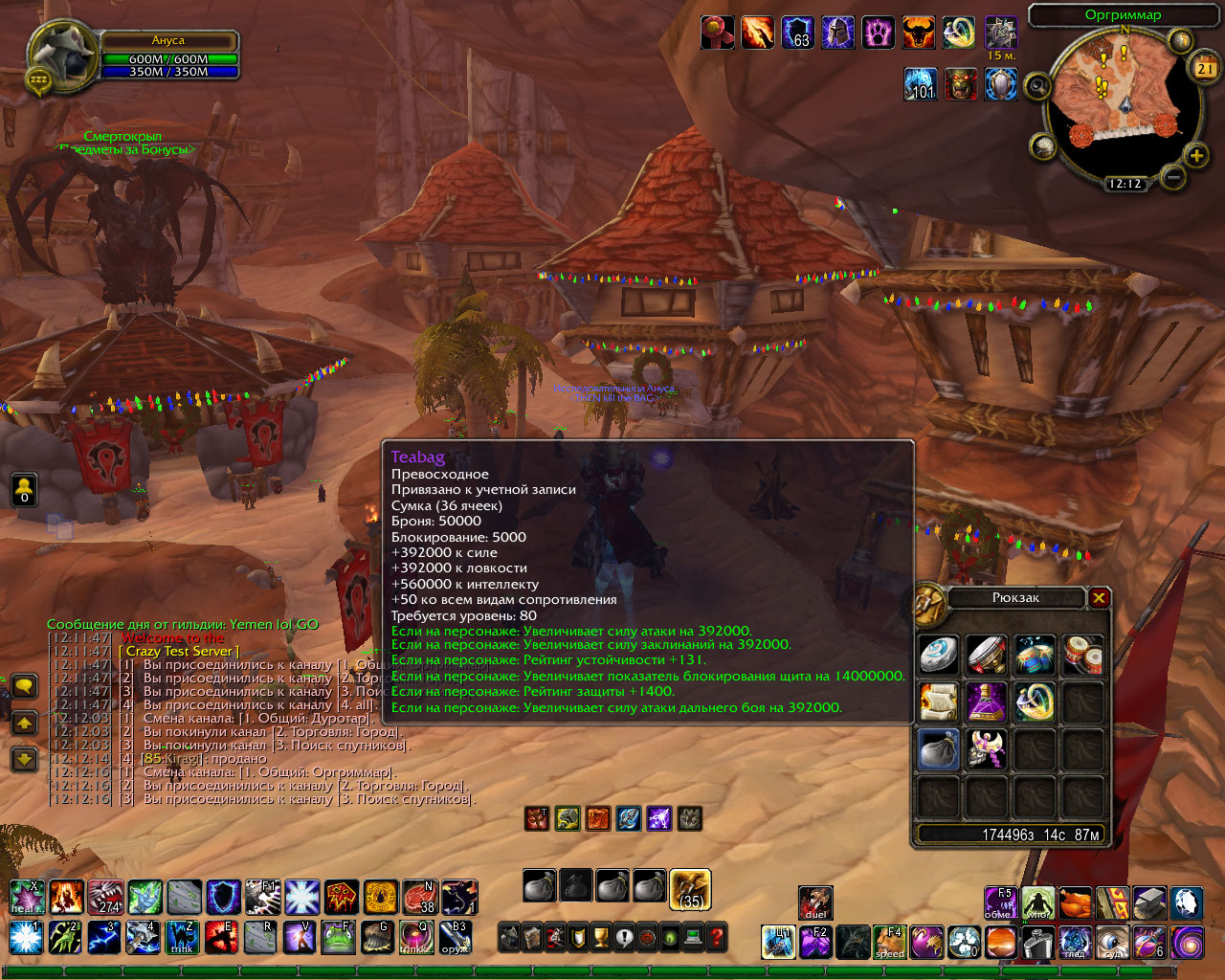The height and width of the screenshot is (980, 1225).
Task: Select the Teabag sack item in bag
Action: (x=938, y=749)
